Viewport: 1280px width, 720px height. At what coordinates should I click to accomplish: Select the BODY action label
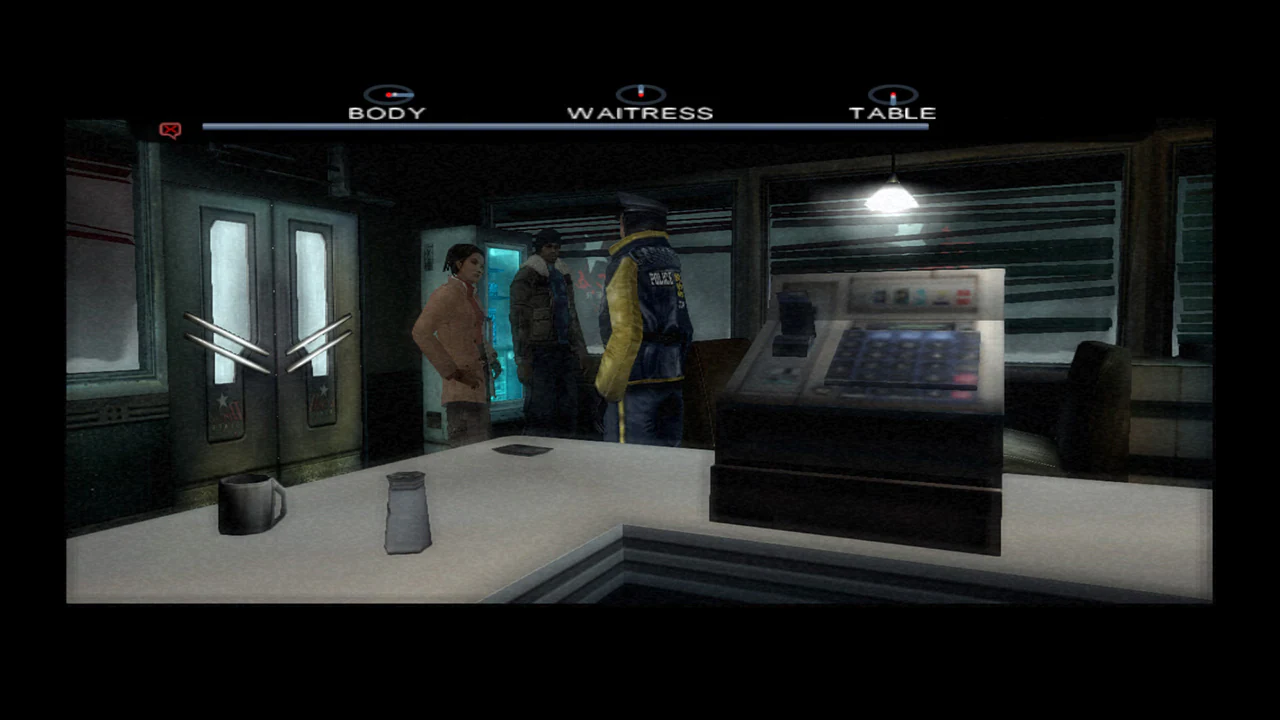(x=388, y=112)
